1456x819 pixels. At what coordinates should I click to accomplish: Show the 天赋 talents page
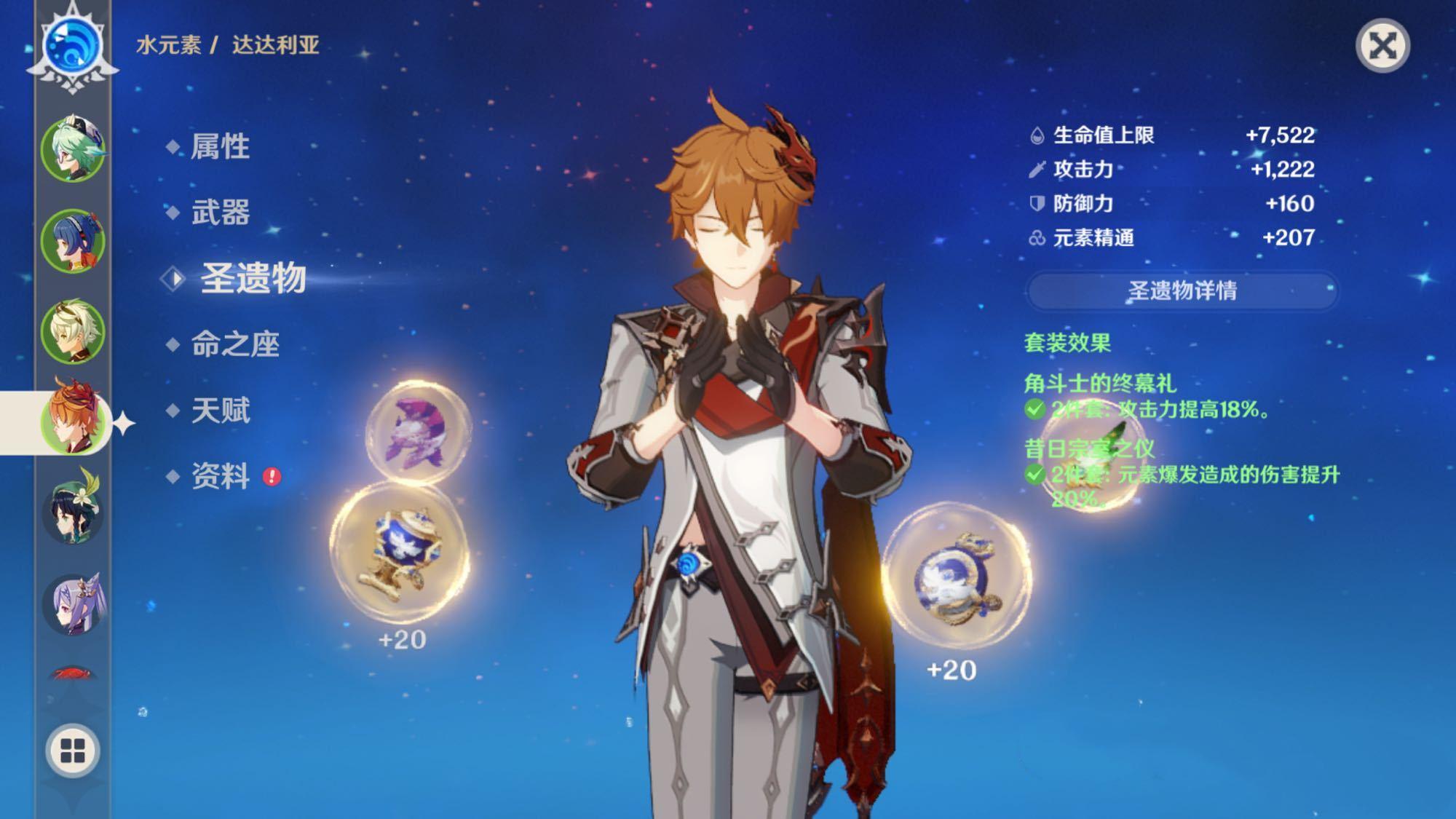(x=220, y=411)
